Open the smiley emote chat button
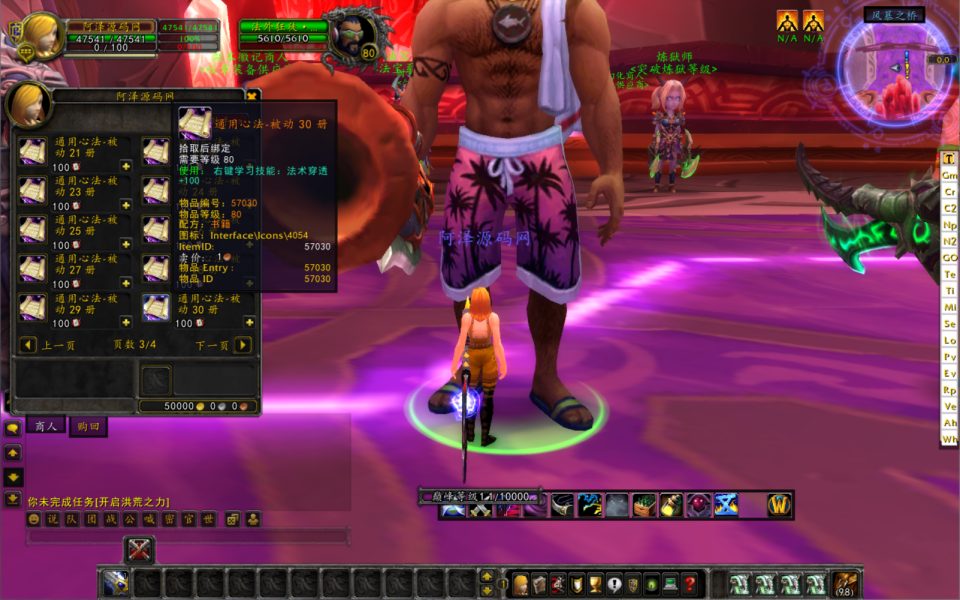 (34, 519)
